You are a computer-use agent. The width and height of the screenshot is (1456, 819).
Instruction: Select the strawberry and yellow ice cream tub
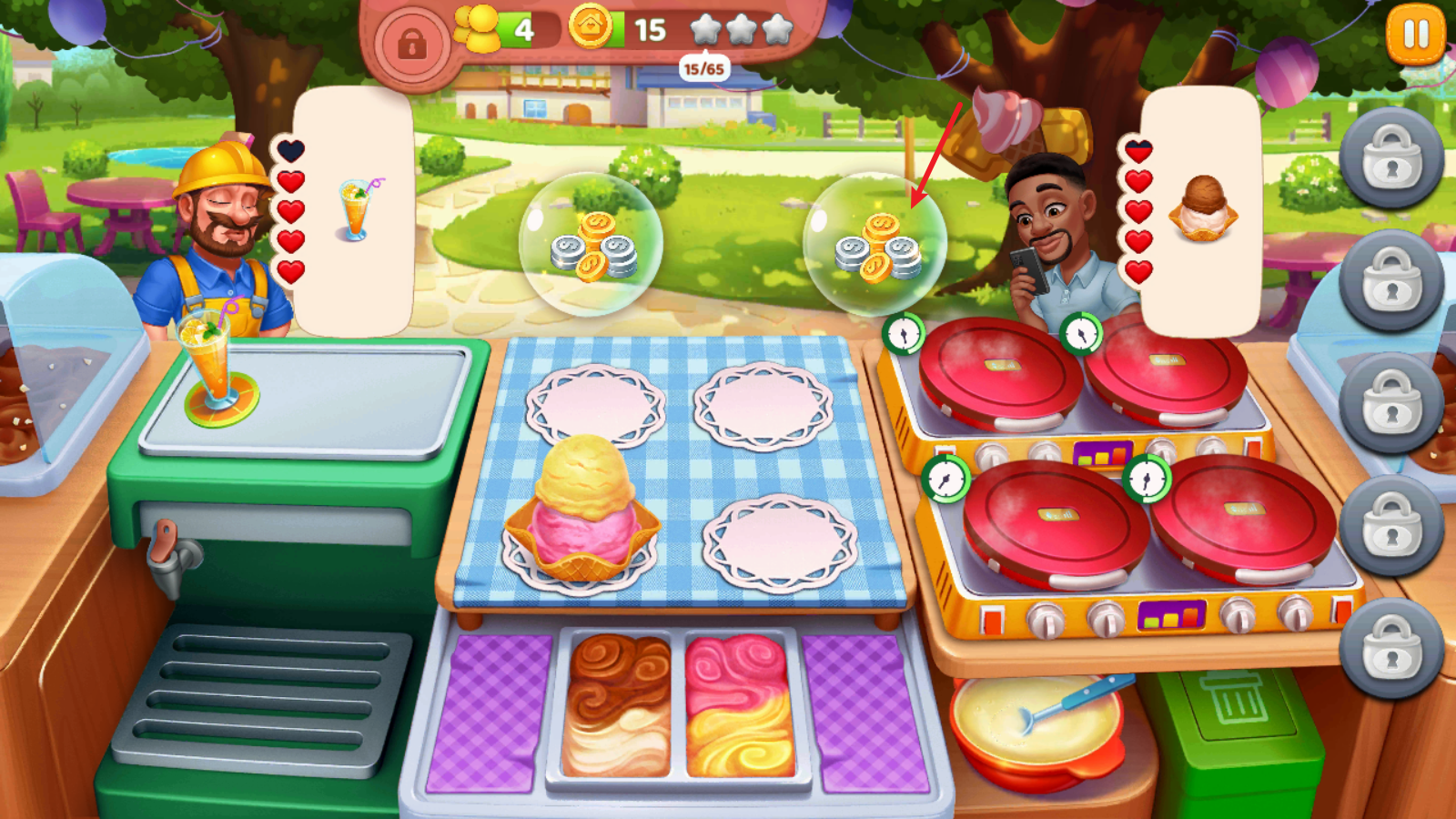tap(739, 706)
